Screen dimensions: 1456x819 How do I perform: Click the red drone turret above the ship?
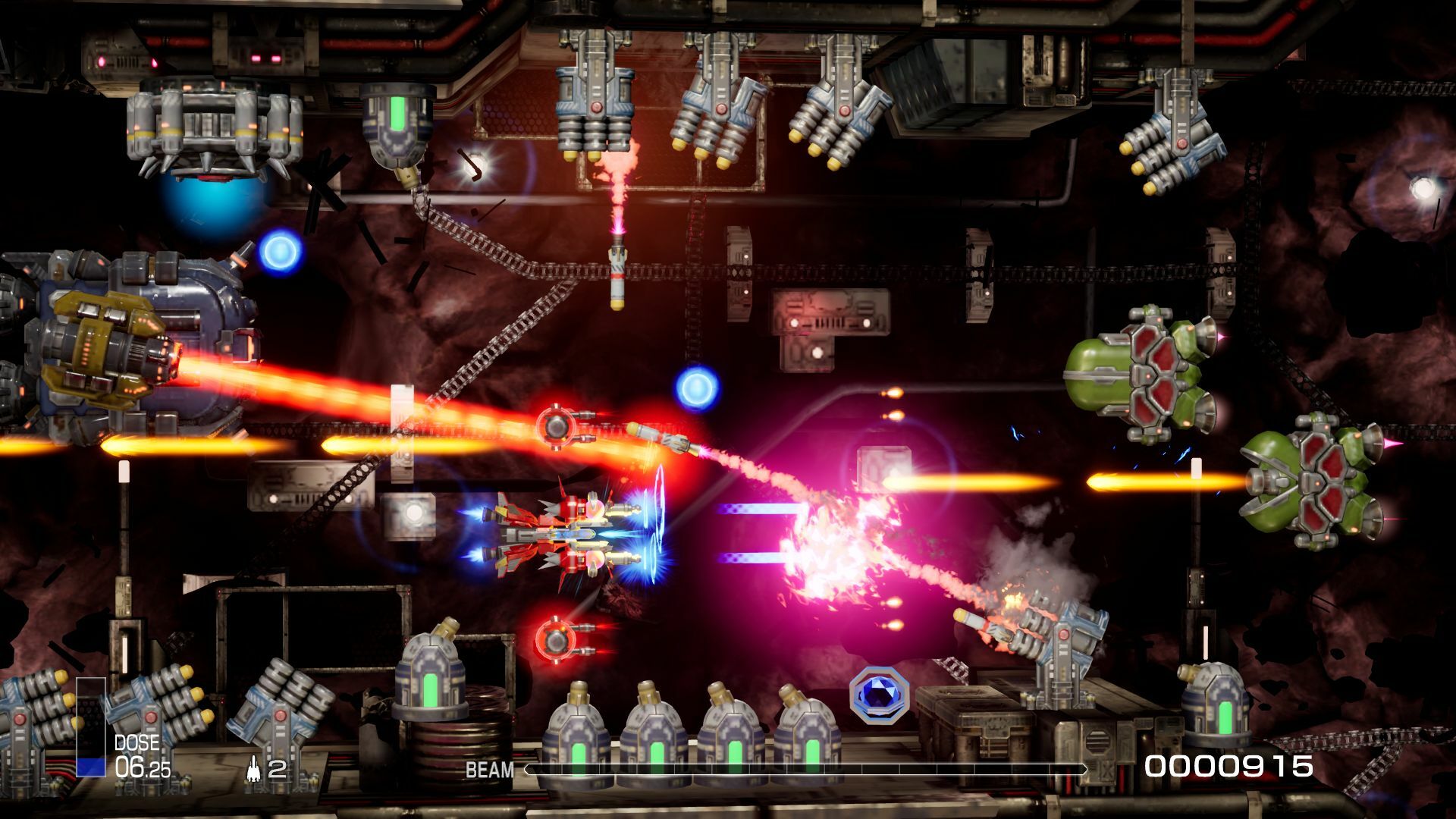click(x=559, y=425)
